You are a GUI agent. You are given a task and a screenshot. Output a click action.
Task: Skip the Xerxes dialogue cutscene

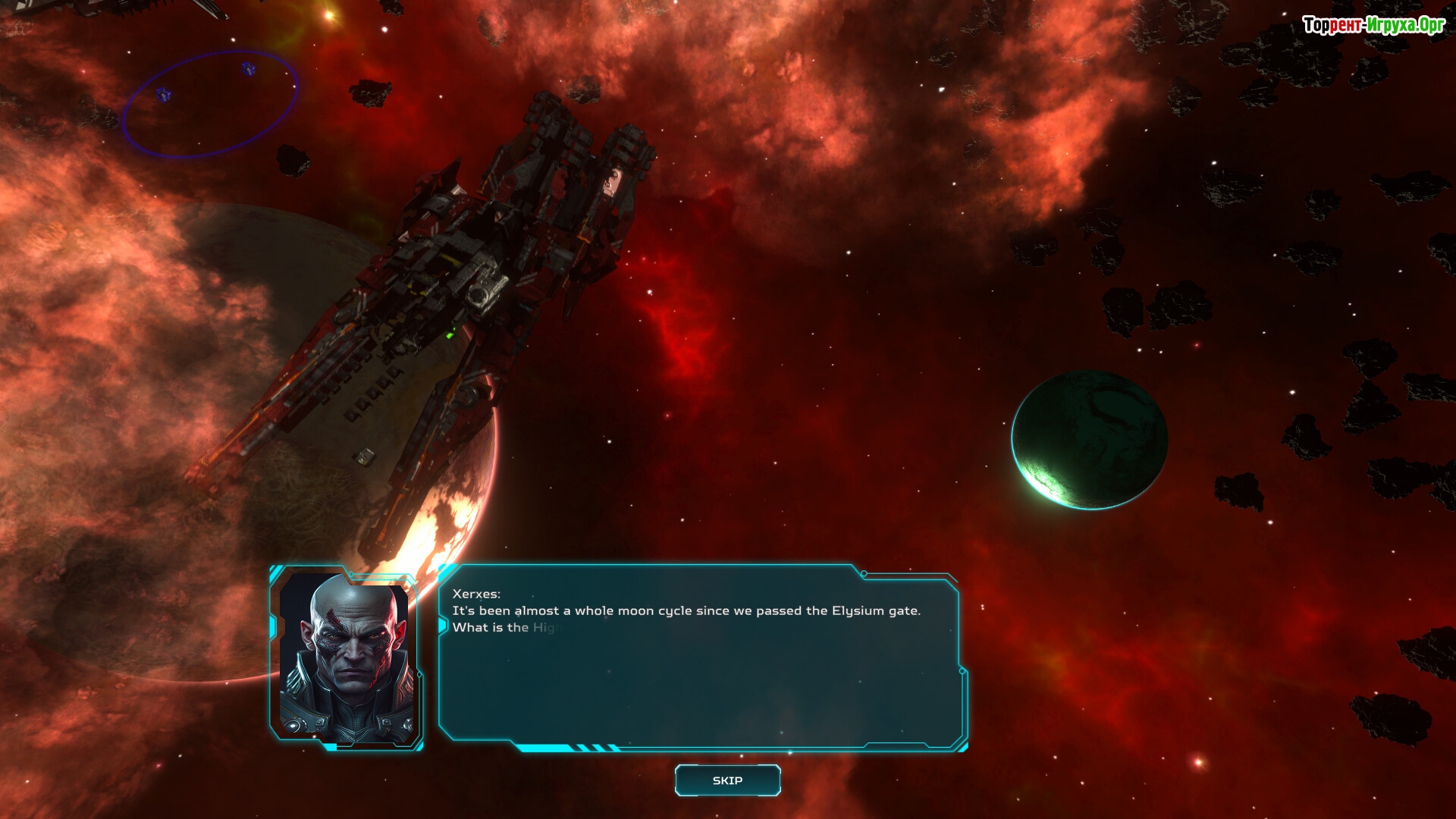click(x=727, y=780)
